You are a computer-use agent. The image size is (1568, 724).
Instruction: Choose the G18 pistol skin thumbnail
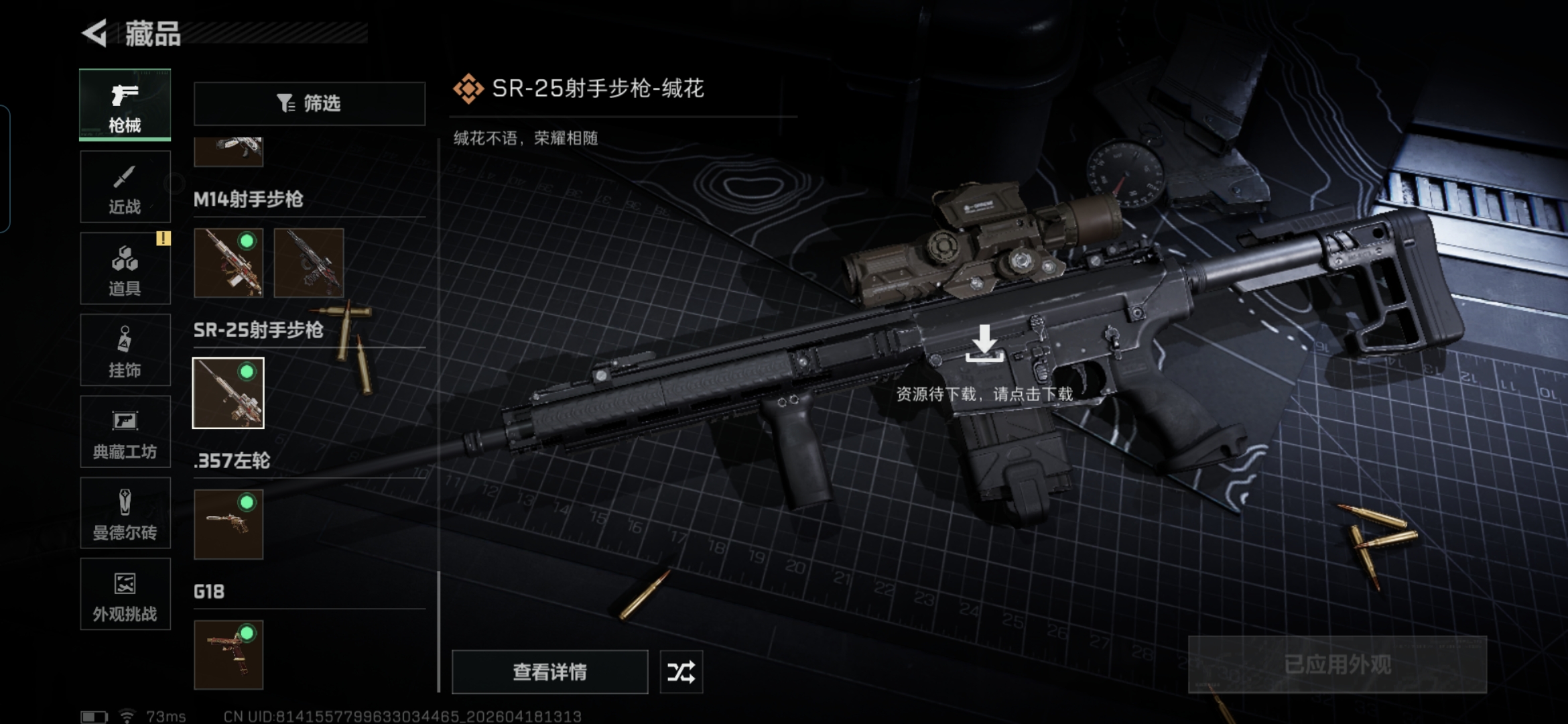(x=228, y=655)
